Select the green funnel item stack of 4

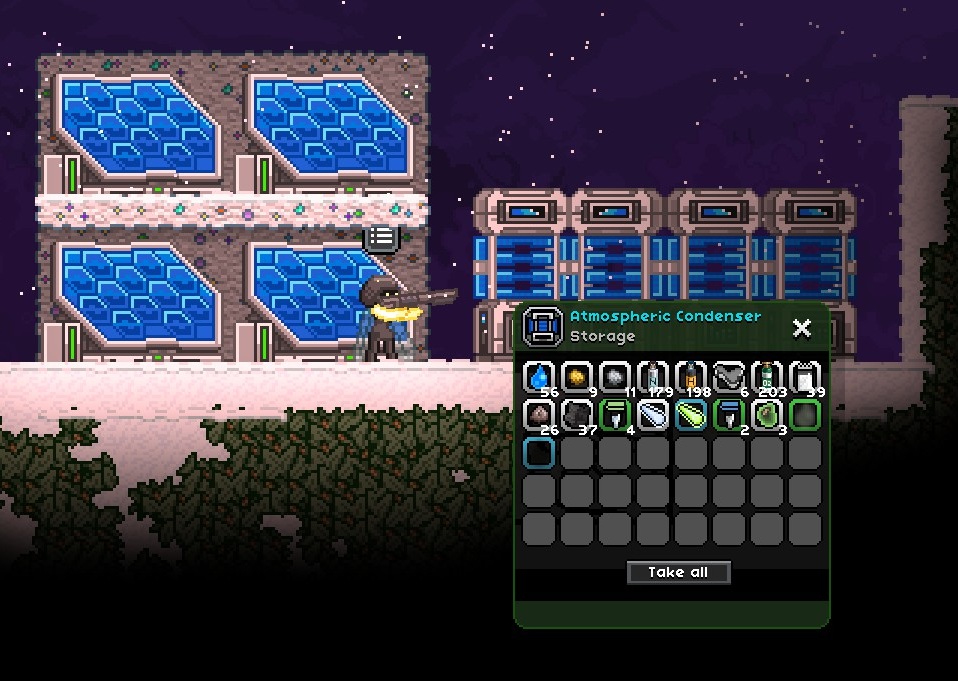(x=615, y=415)
